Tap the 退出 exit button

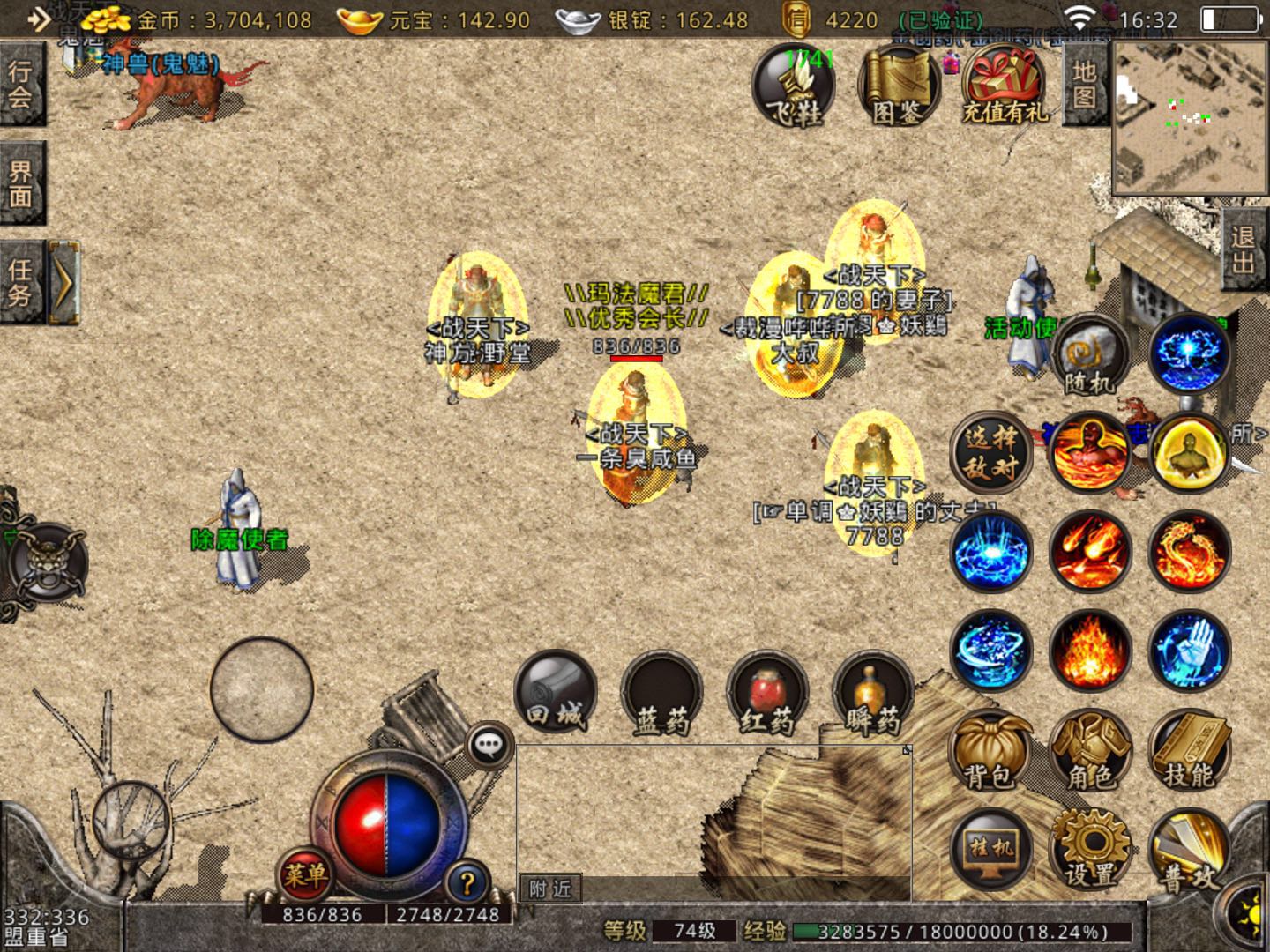1244,249
